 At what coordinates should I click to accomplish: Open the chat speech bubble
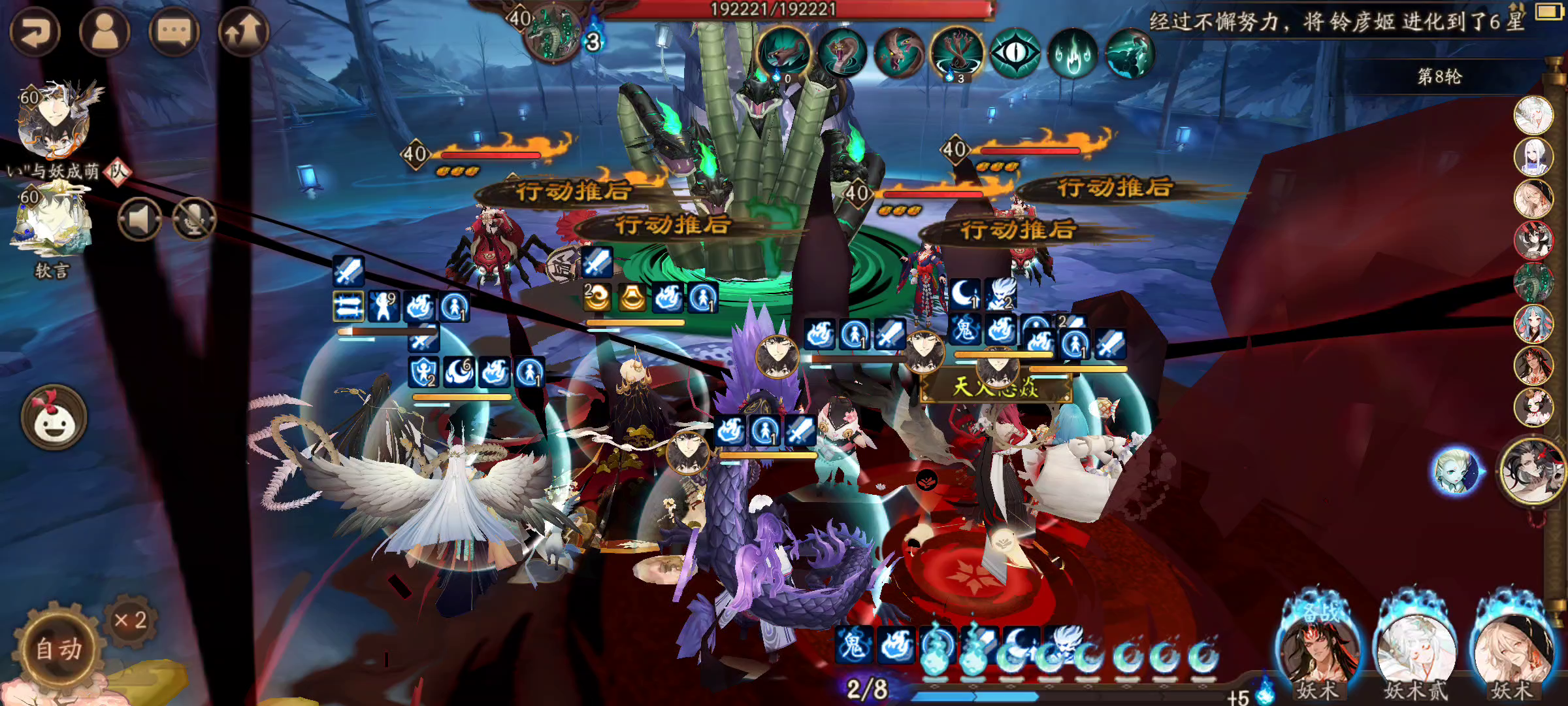[174, 31]
